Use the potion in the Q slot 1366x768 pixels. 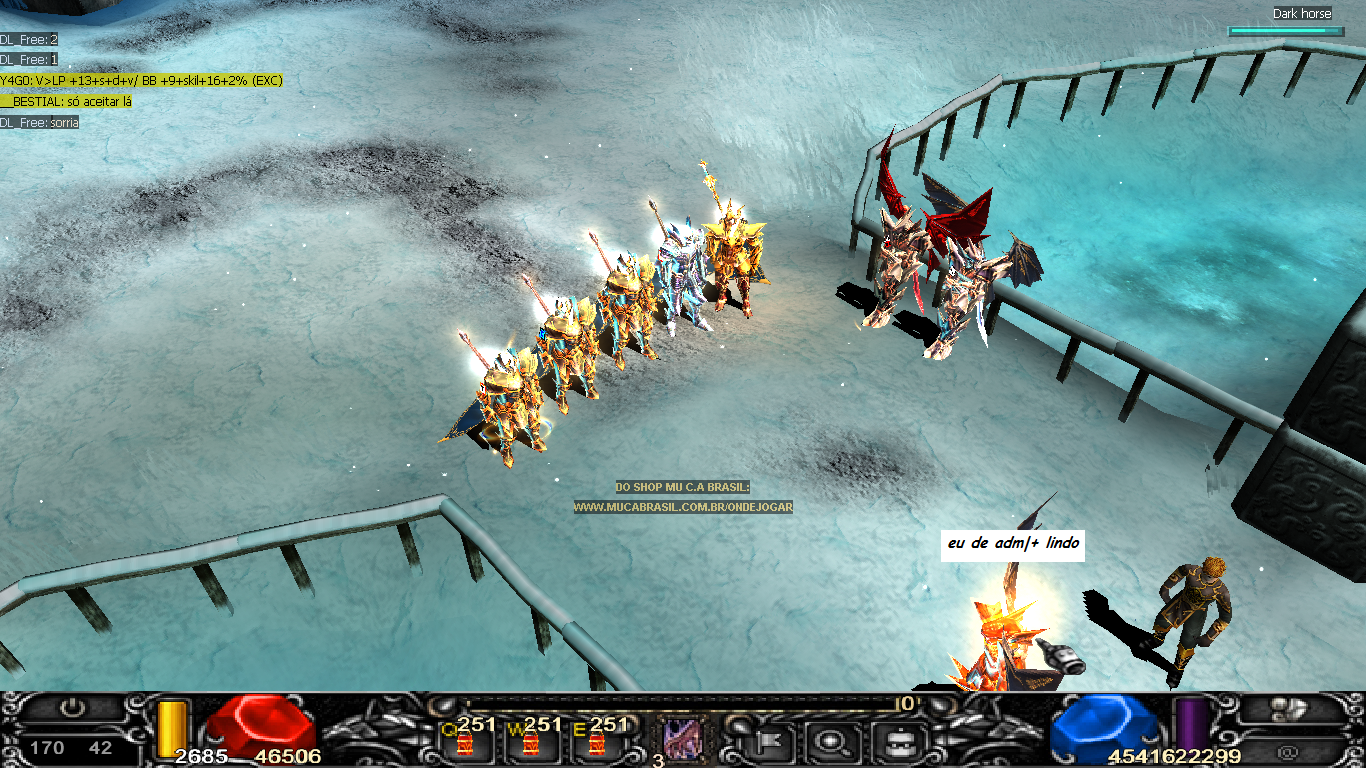tap(464, 743)
